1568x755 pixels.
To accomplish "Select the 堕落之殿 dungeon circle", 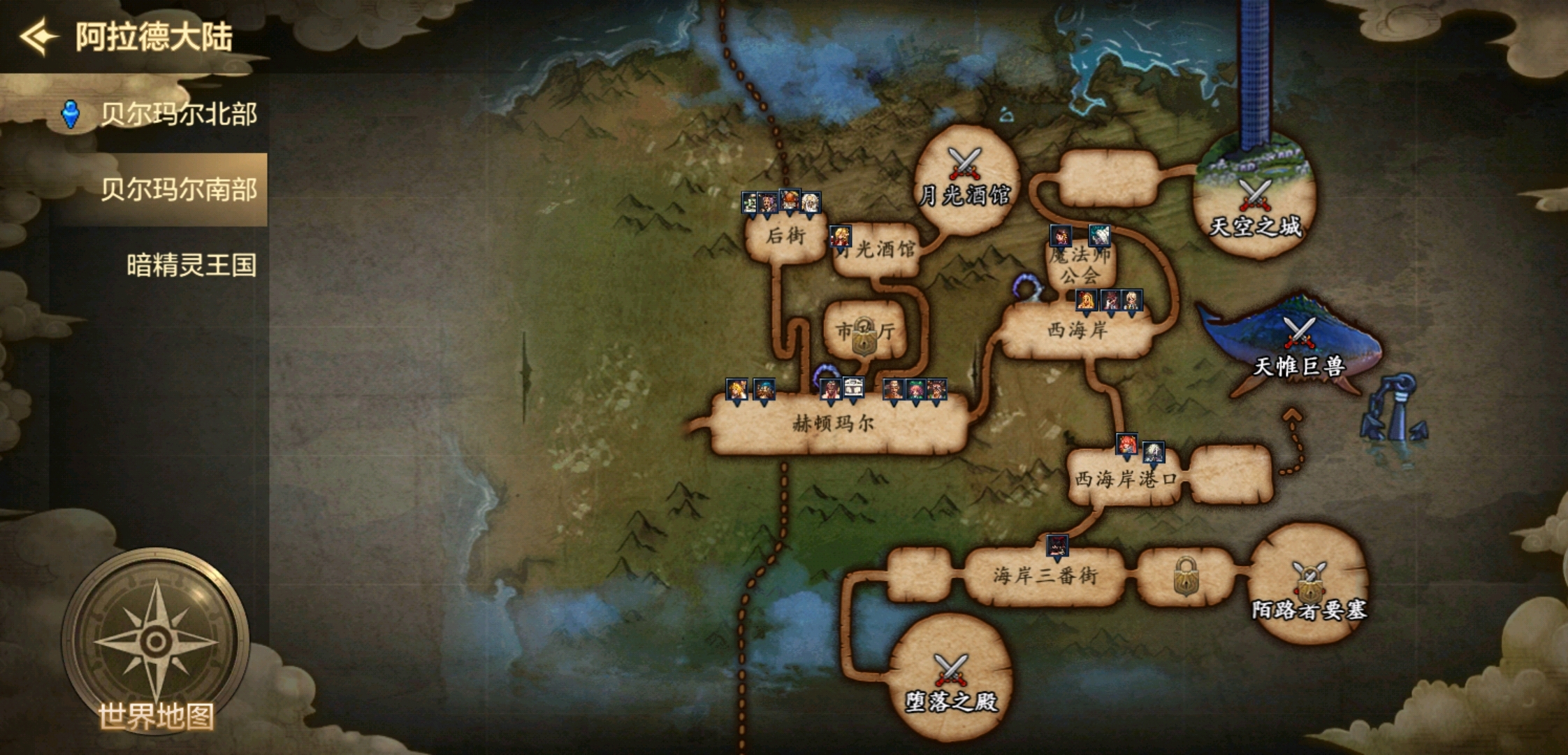I will [x=951, y=679].
